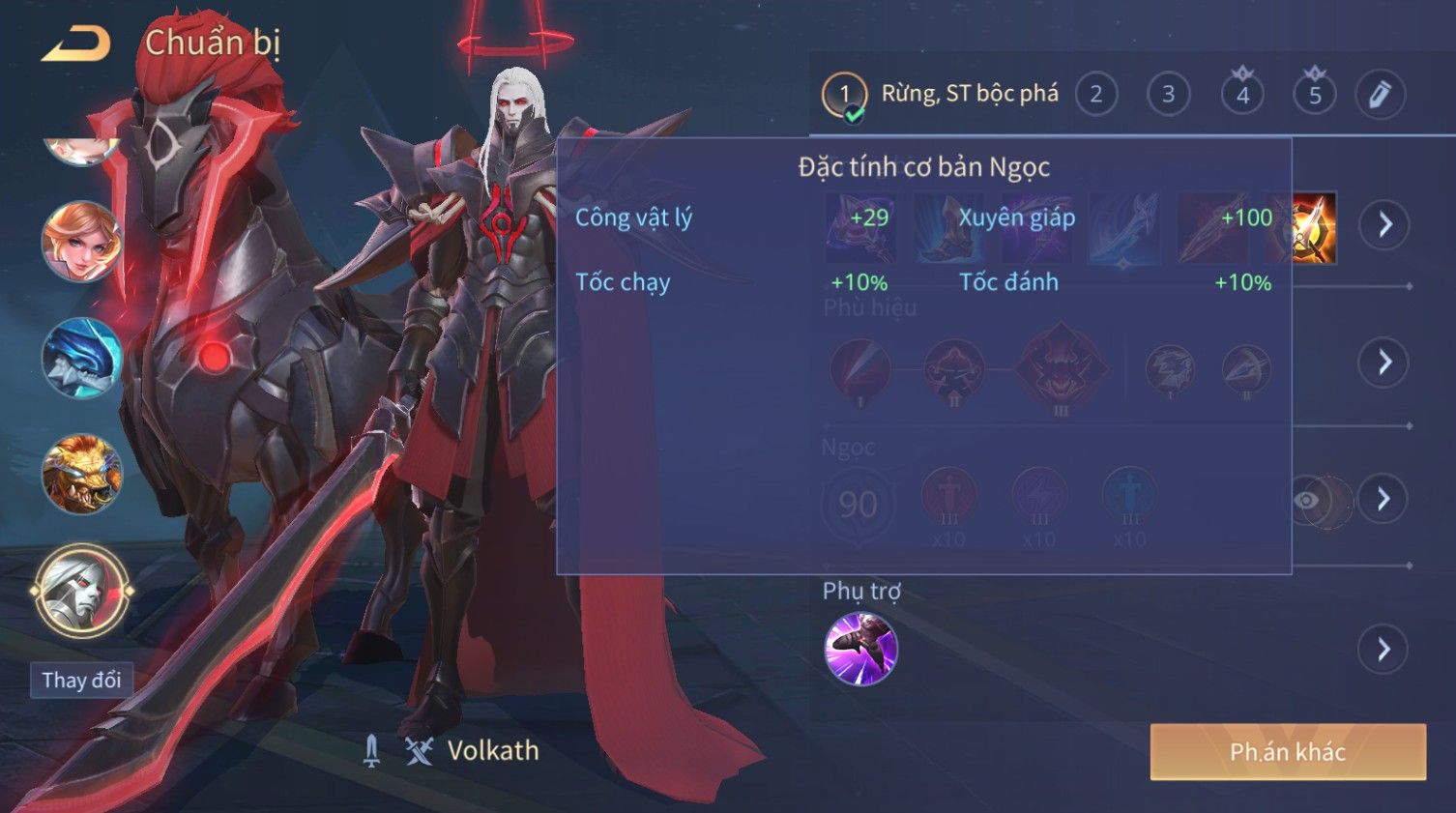
Task: Open the equipment build arrow
Action: point(1384,225)
